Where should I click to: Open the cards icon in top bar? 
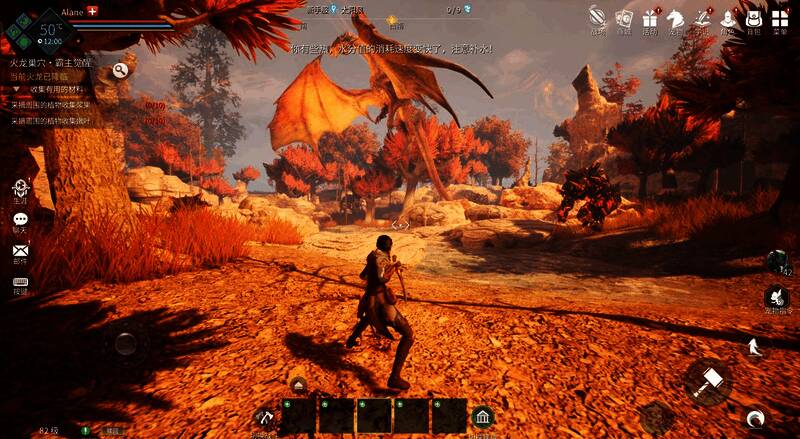pos(624,17)
